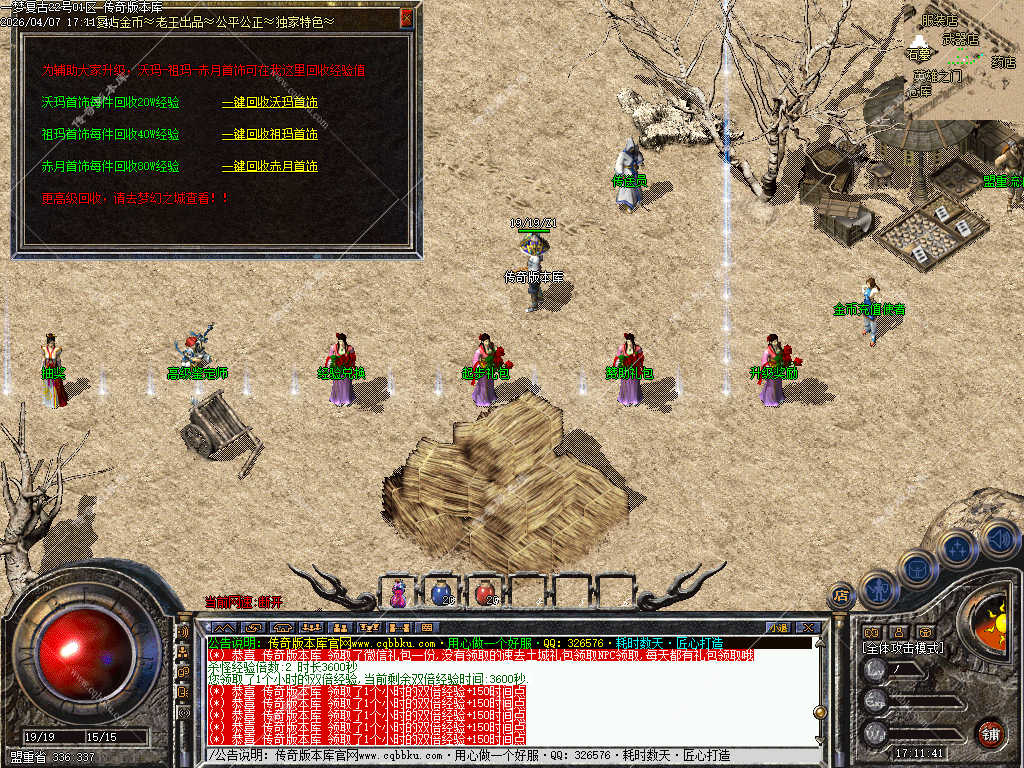
Task: Open the character equipment round button
Action: click(x=878, y=590)
